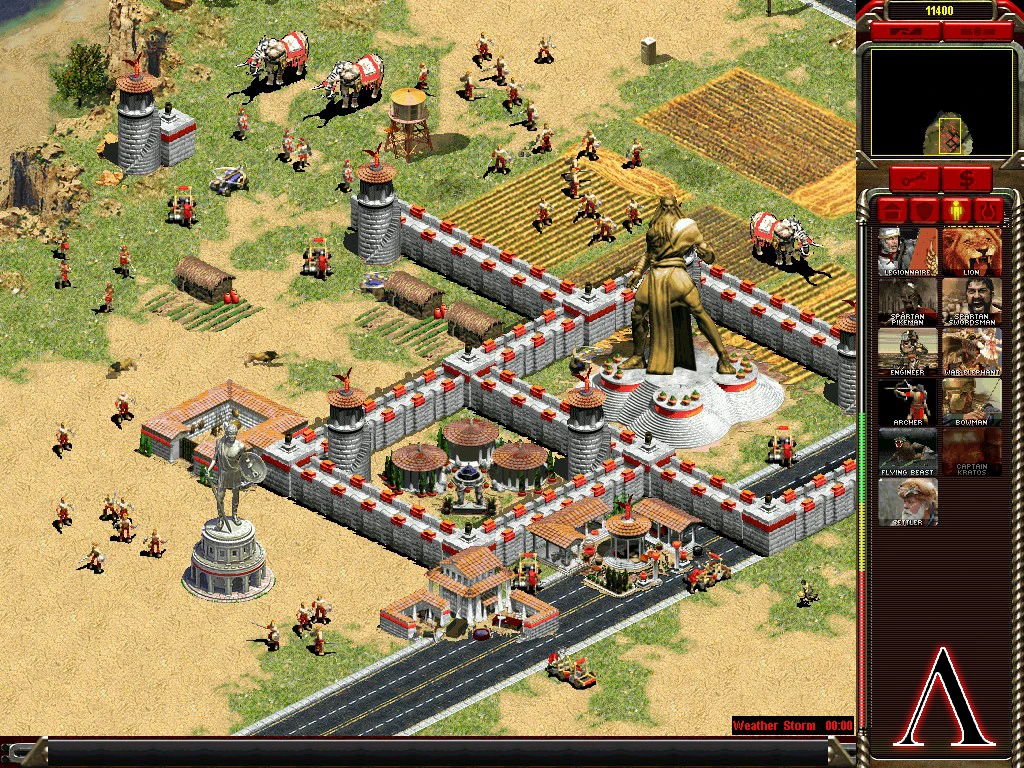Queue a Bowman unit
This screenshot has width=1024, height=768.
coord(971,401)
